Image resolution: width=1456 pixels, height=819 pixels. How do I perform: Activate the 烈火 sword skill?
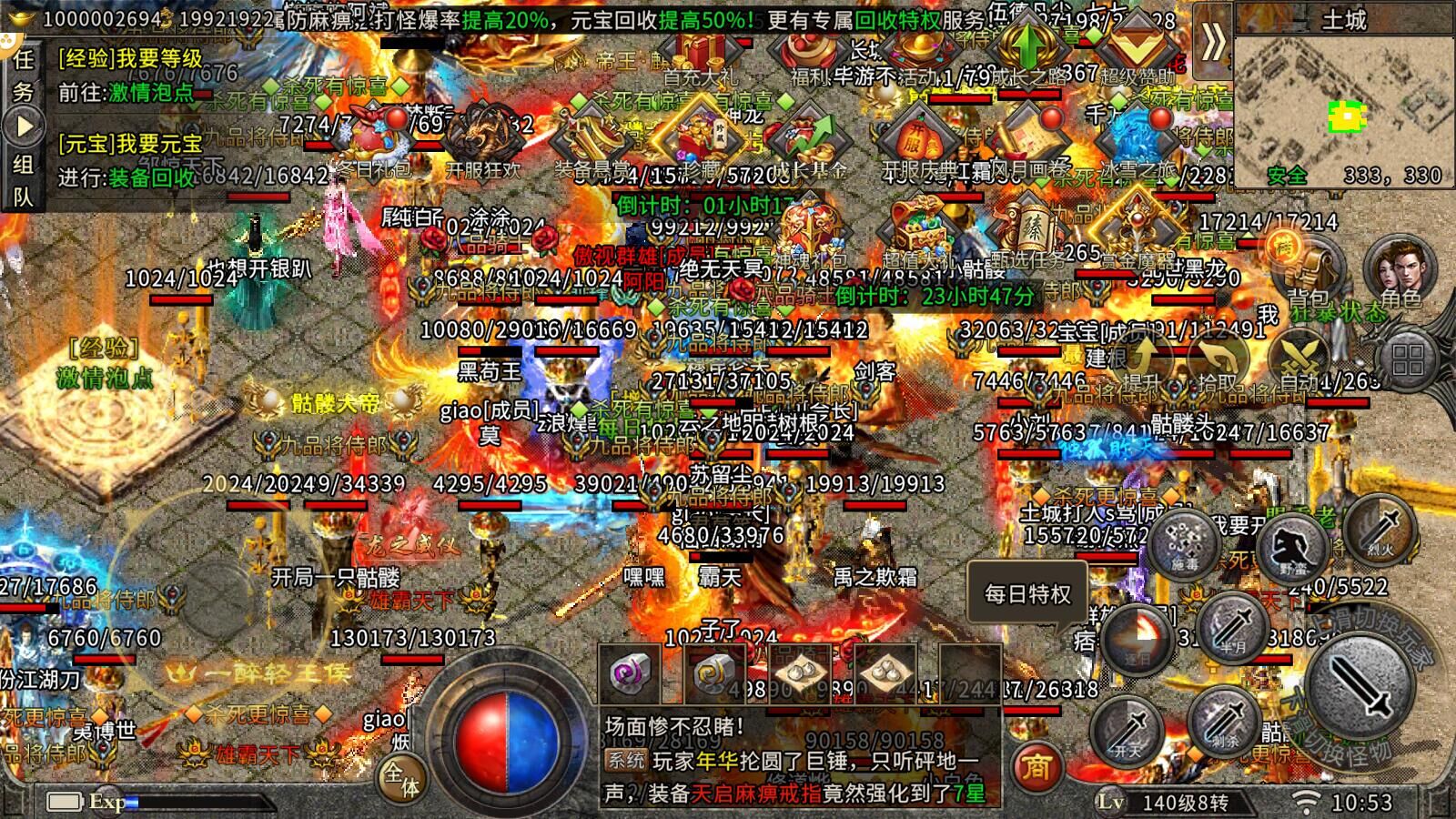(1380, 528)
